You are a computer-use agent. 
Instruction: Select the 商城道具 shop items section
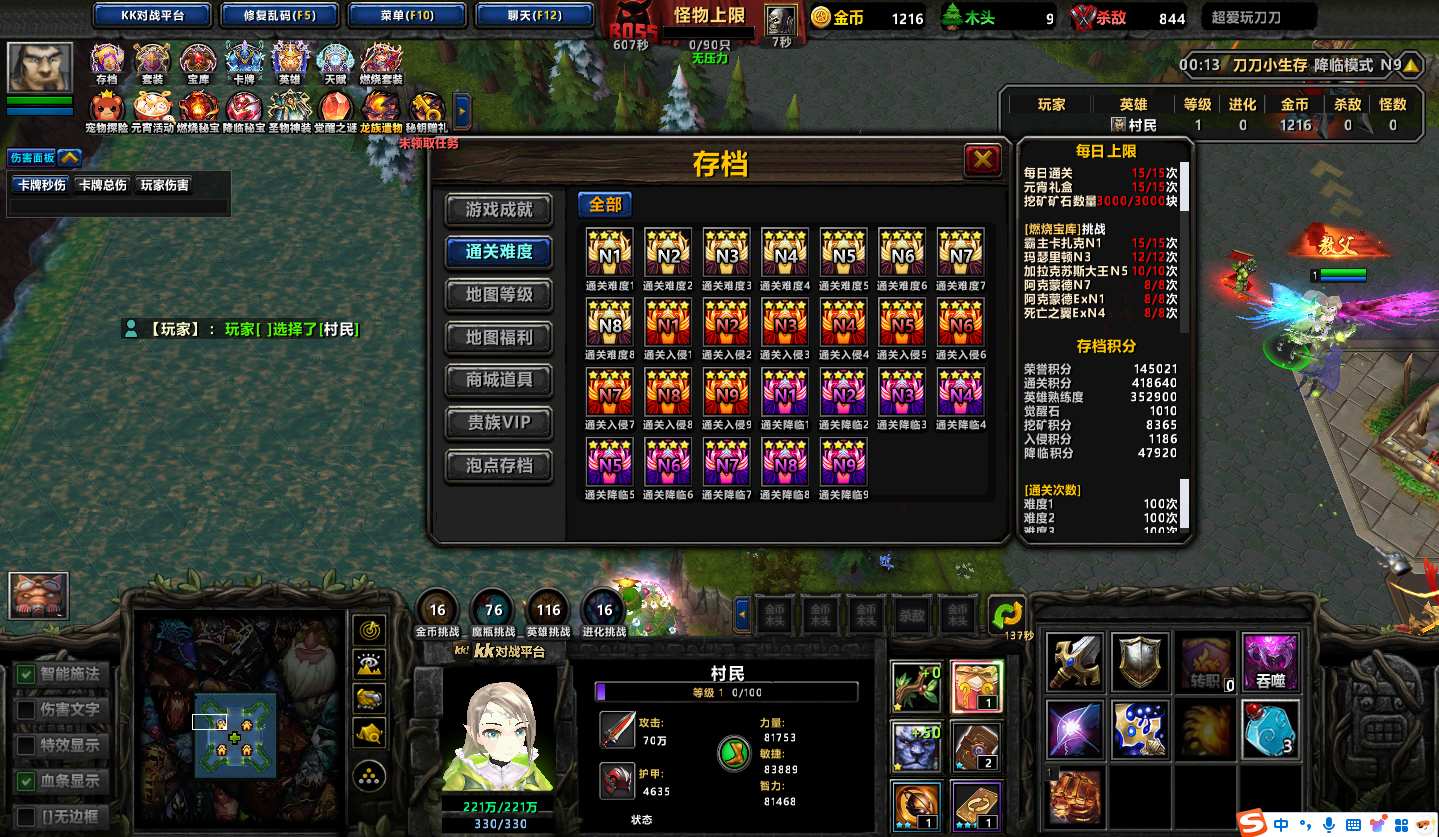tap(499, 380)
